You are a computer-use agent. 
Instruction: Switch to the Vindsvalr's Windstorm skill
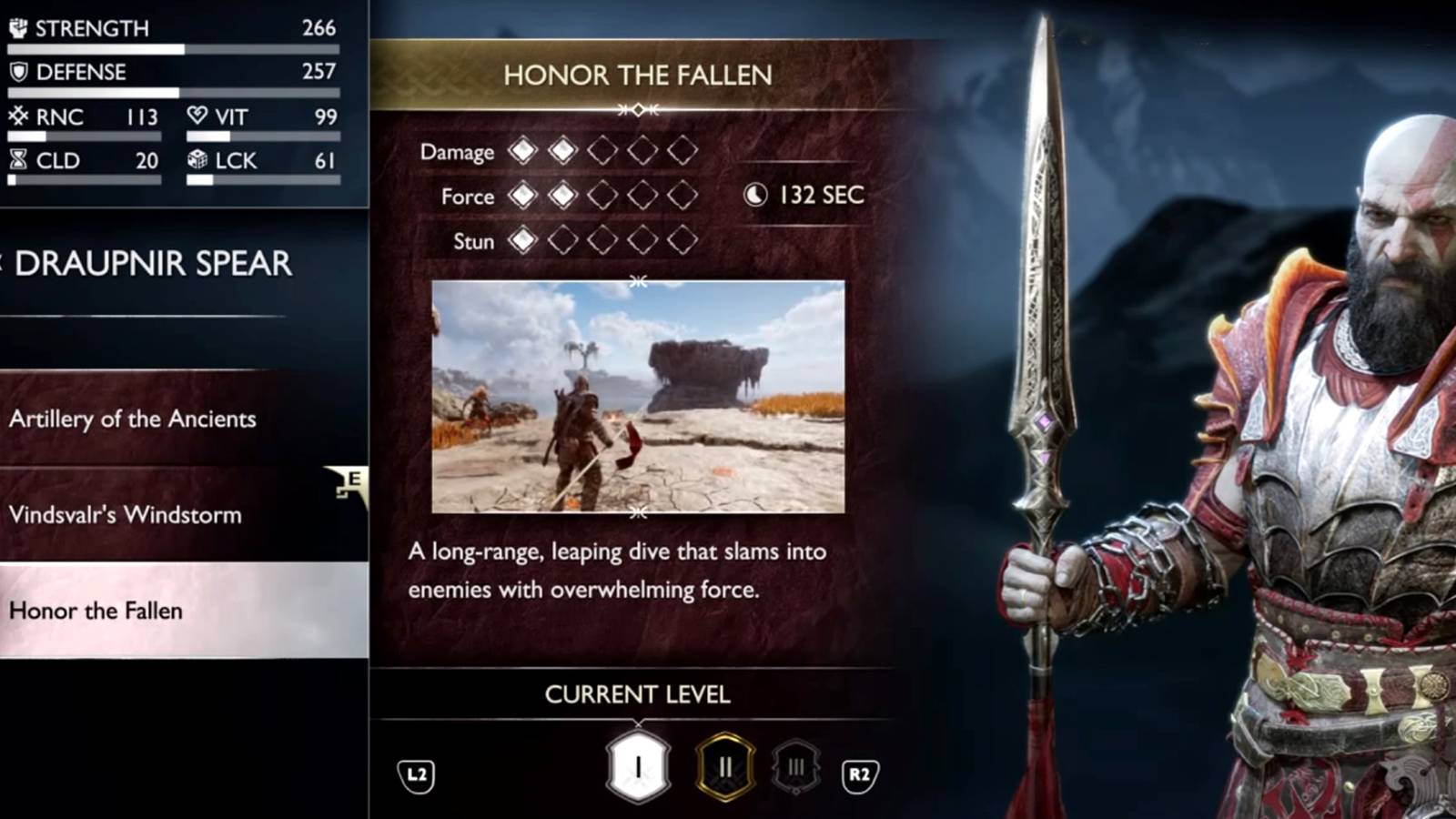click(x=126, y=515)
